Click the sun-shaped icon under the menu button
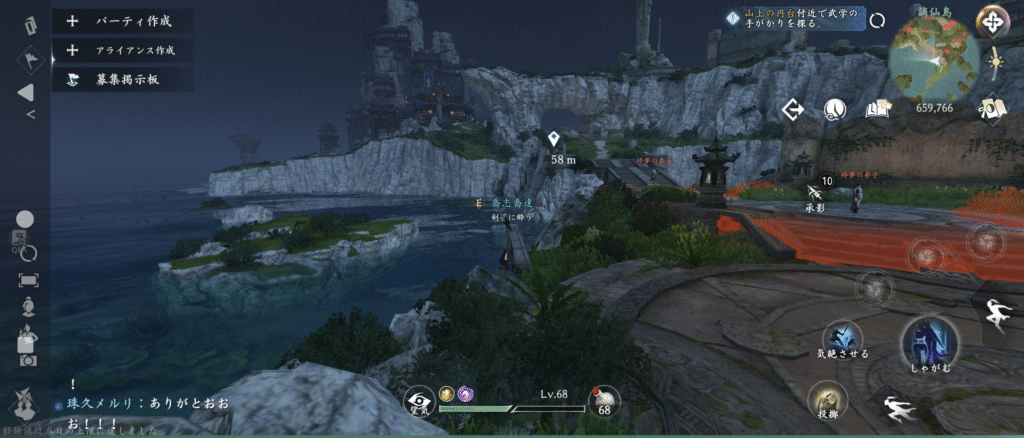The image size is (1024, 438). [x=994, y=62]
